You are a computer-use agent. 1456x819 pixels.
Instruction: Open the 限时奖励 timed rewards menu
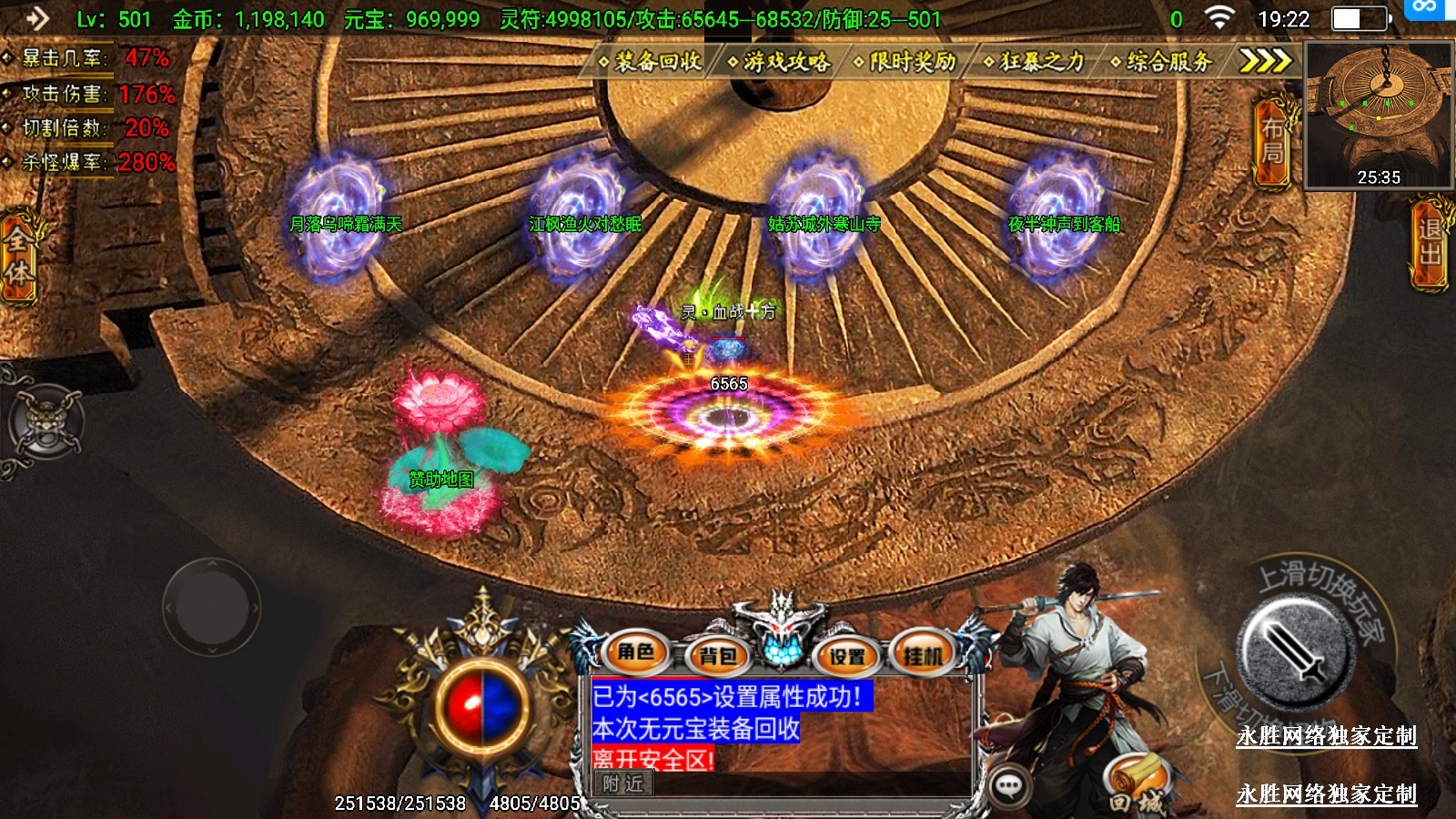[x=905, y=61]
